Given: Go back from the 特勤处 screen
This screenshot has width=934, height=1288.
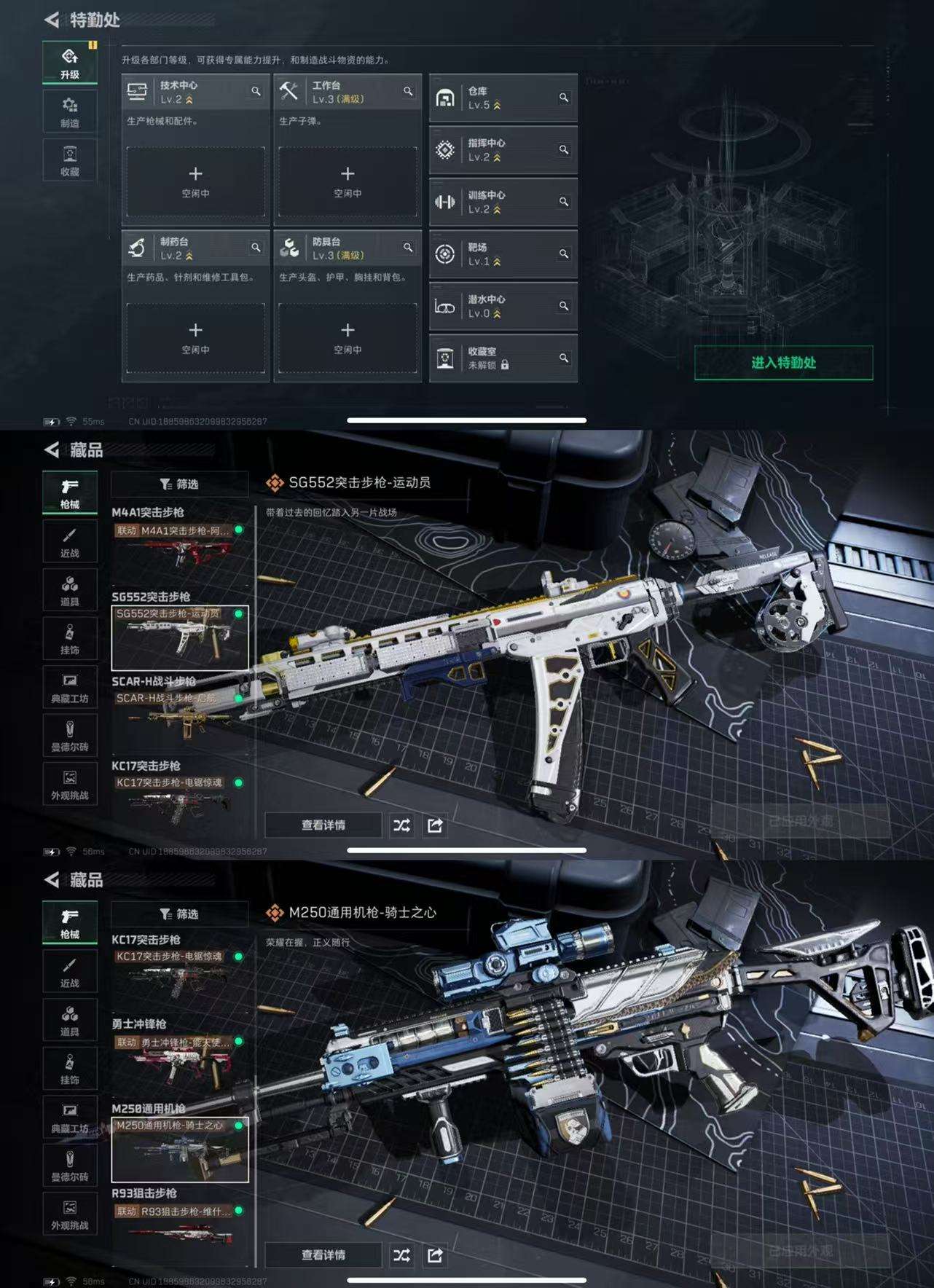Looking at the screenshot, I should (x=52, y=20).
